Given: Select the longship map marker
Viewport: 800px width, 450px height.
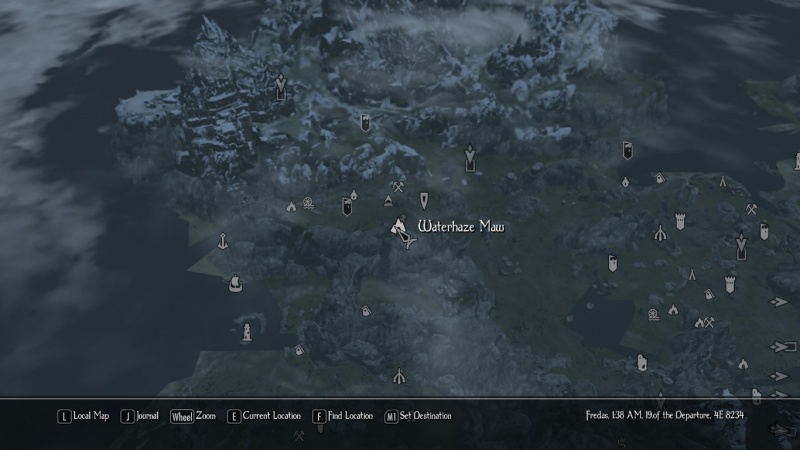Looking at the screenshot, I should click(235, 282).
